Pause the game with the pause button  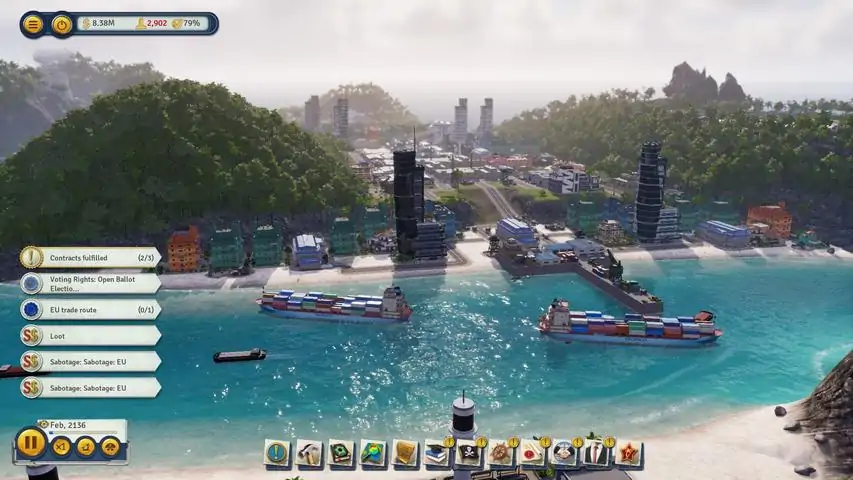tap(31, 442)
